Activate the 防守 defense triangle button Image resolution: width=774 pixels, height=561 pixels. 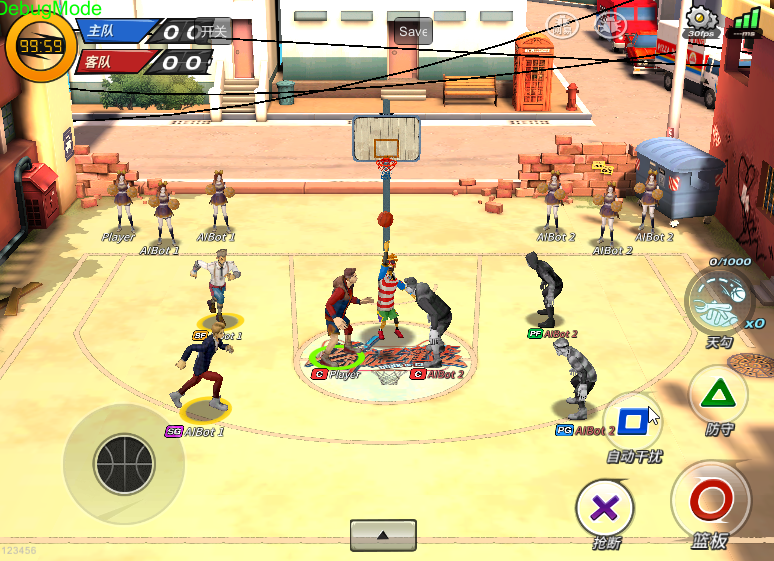[x=717, y=393]
